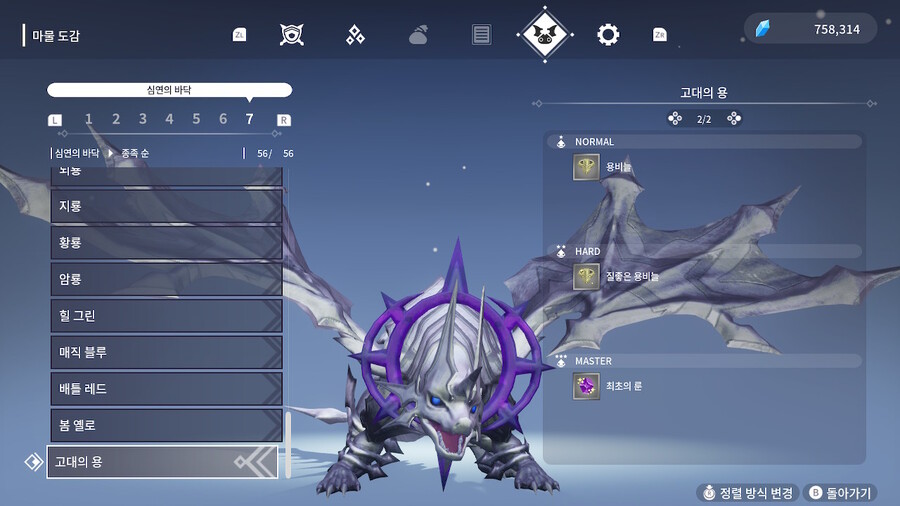The width and height of the screenshot is (900, 506).
Task: Open the 암룡 monster entry
Action: click(x=166, y=279)
